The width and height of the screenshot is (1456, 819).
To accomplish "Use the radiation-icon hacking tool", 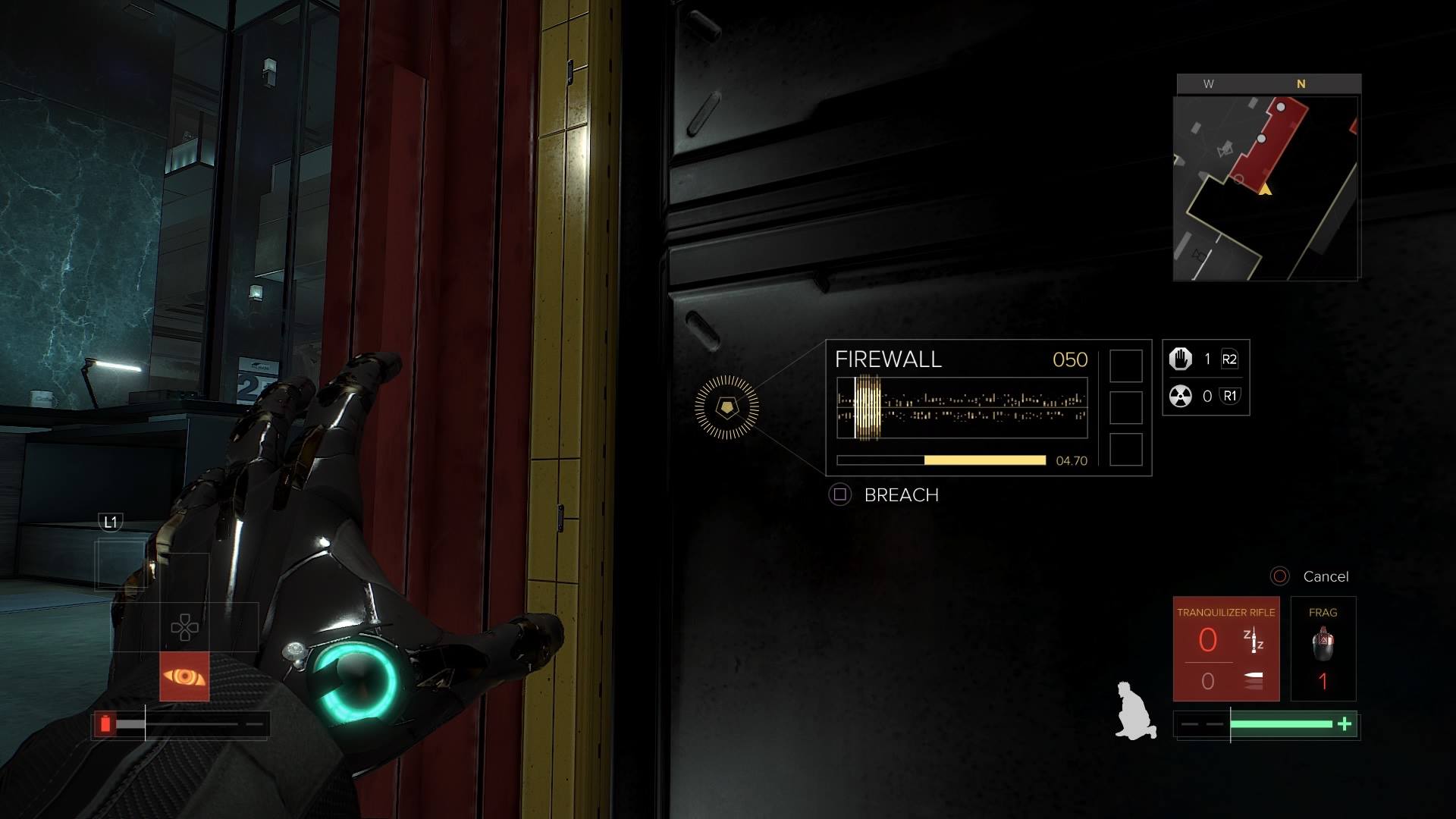I will click(1181, 396).
